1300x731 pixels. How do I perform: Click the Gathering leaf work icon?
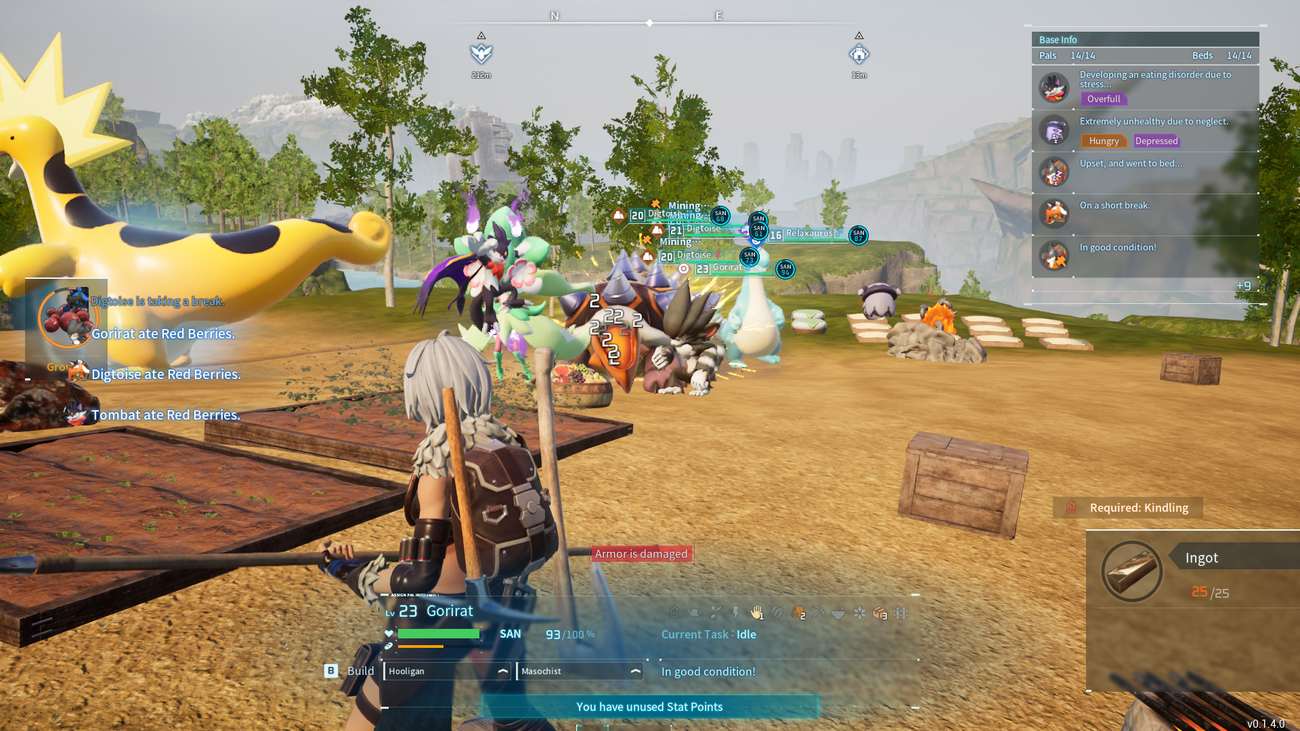tap(778, 613)
